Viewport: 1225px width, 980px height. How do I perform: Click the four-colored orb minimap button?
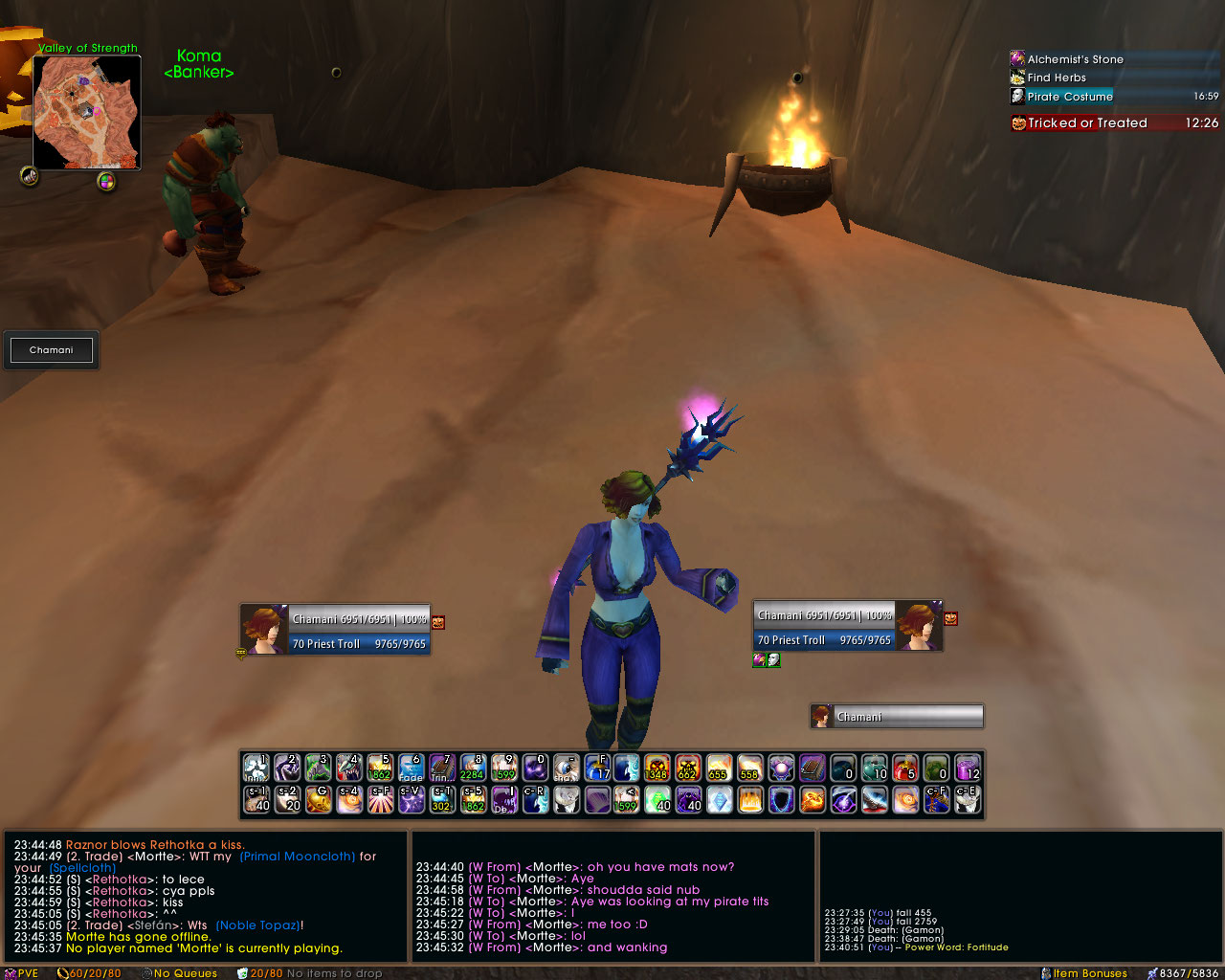click(x=106, y=181)
